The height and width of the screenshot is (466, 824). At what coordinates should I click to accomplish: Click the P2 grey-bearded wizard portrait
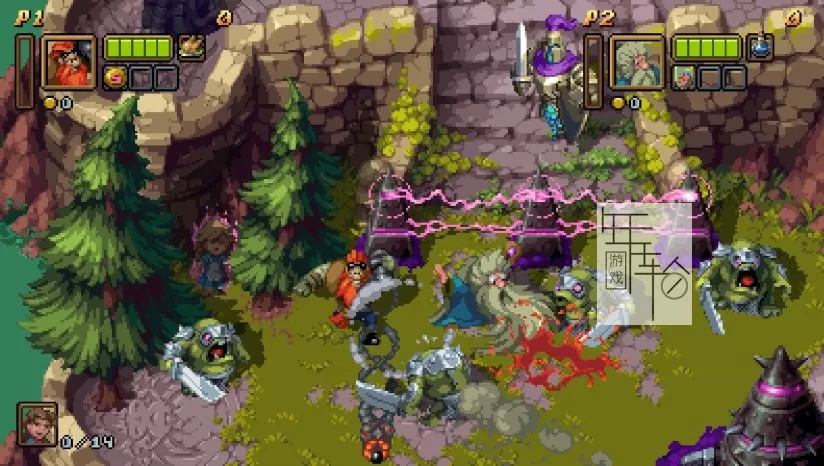[x=638, y=62]
